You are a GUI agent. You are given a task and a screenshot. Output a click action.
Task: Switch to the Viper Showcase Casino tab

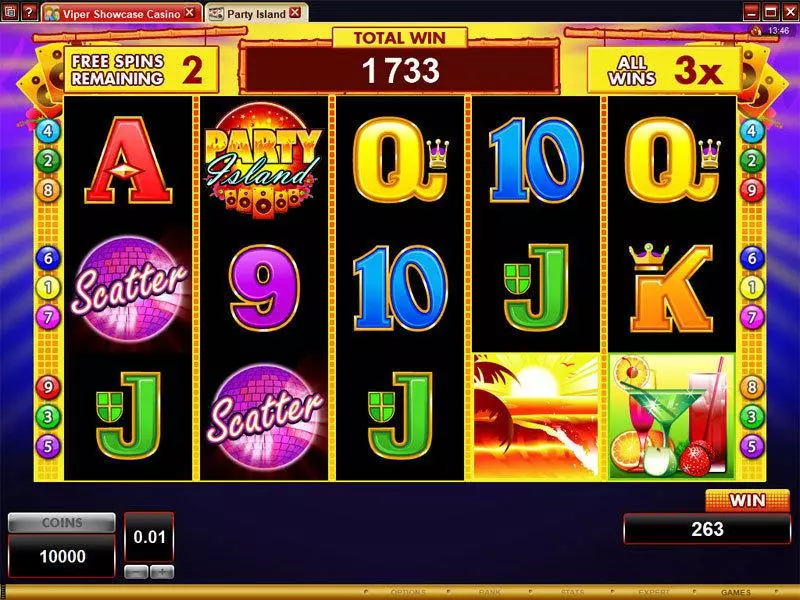114,13
